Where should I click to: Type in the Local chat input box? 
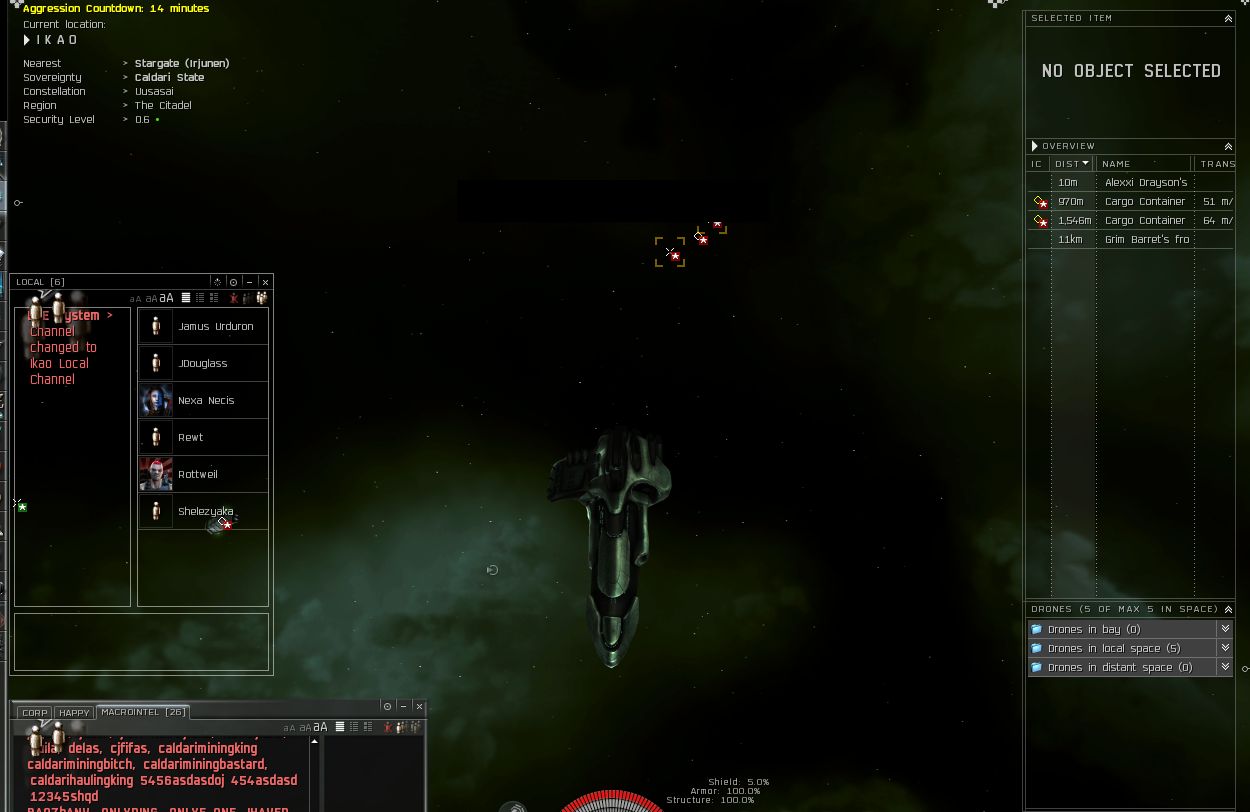141,641
